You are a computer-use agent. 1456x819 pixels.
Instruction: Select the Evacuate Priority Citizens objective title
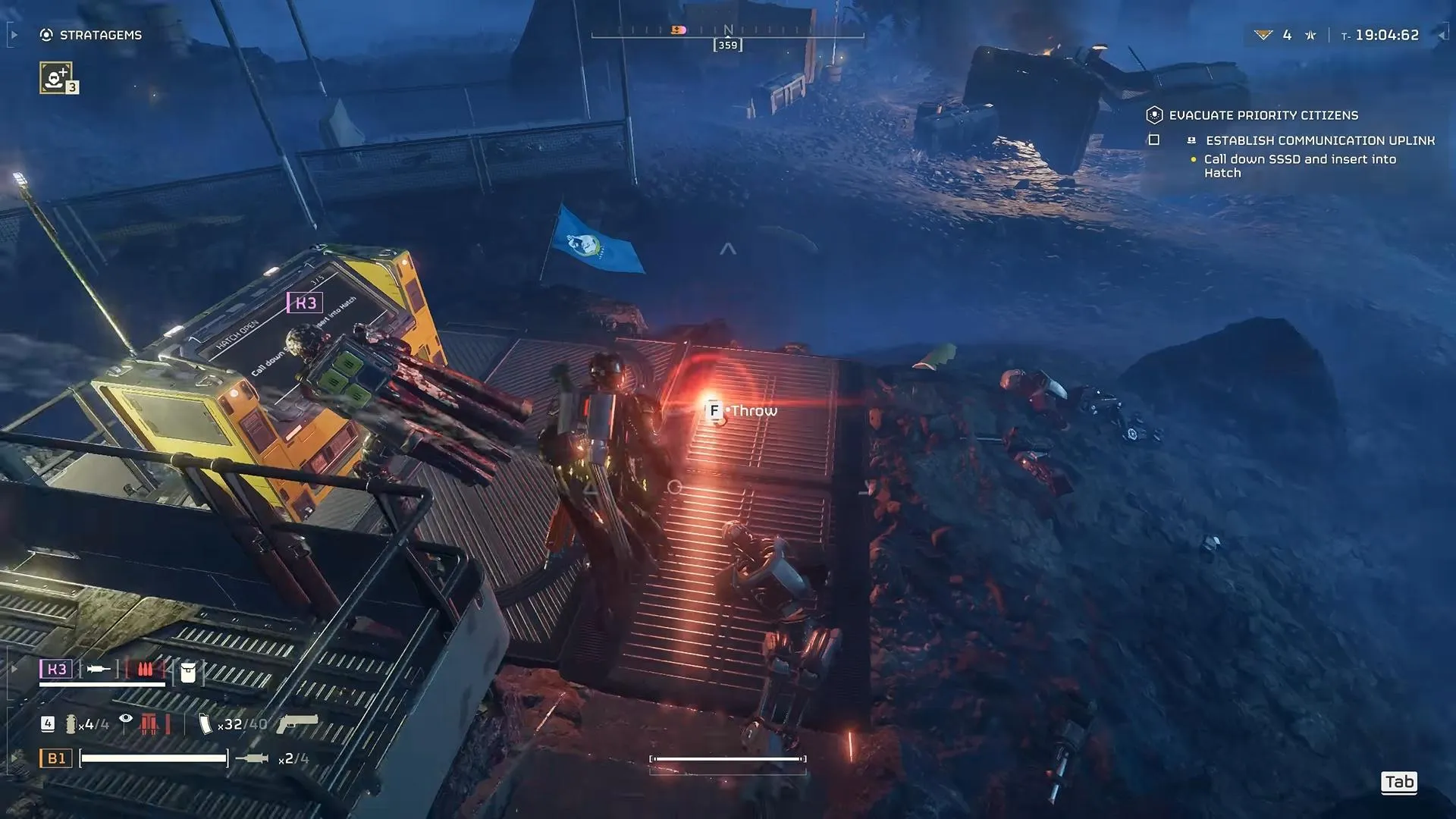[x=1263, y=115]
